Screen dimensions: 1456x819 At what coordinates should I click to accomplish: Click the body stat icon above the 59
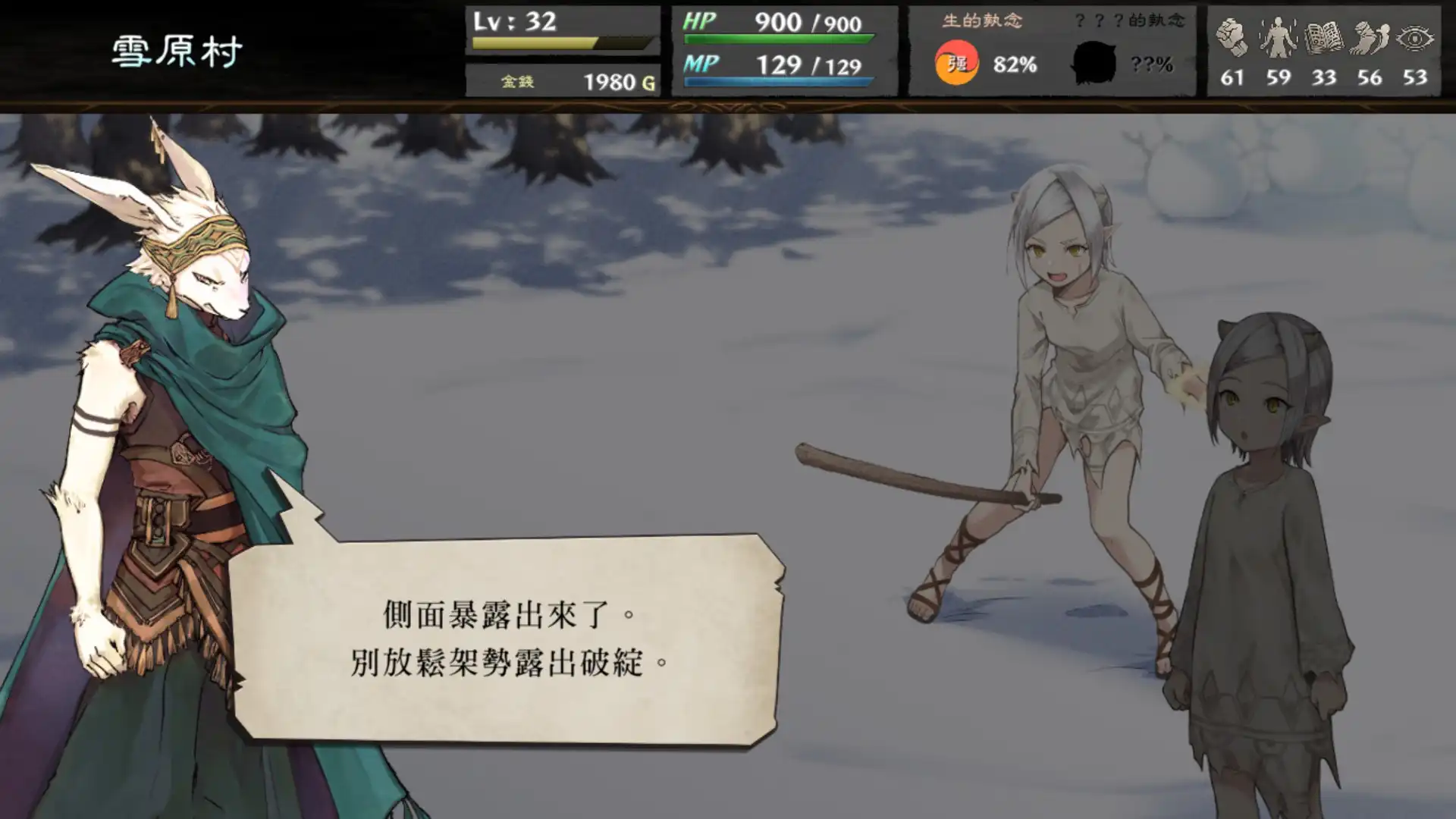tap(1278, 38)
